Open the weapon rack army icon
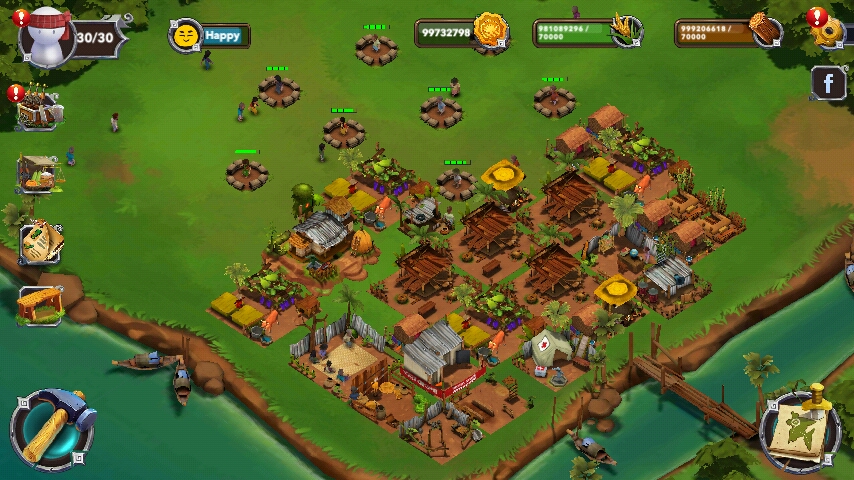 40,109
